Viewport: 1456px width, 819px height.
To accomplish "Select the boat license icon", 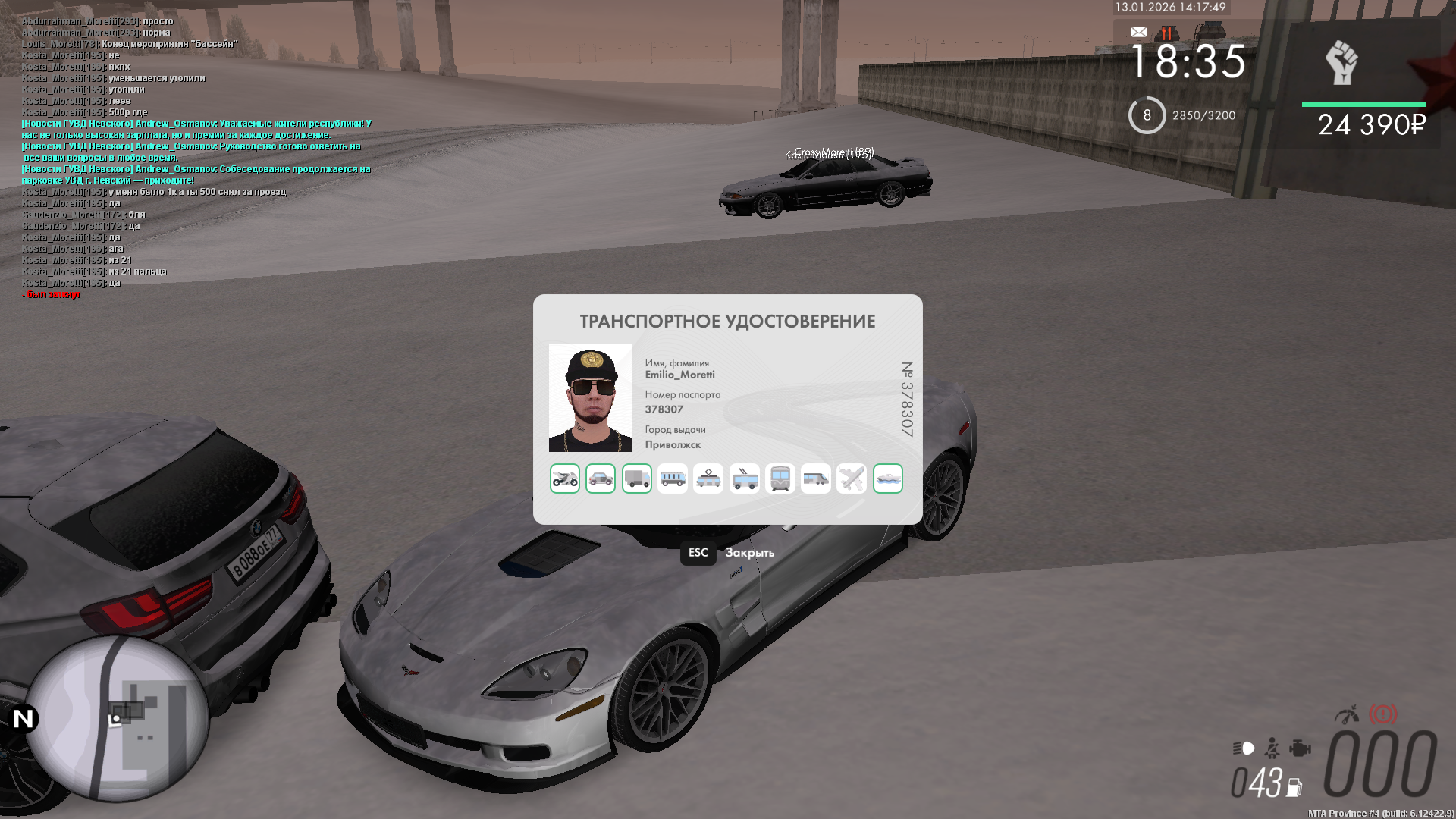I will pos(888,479).
